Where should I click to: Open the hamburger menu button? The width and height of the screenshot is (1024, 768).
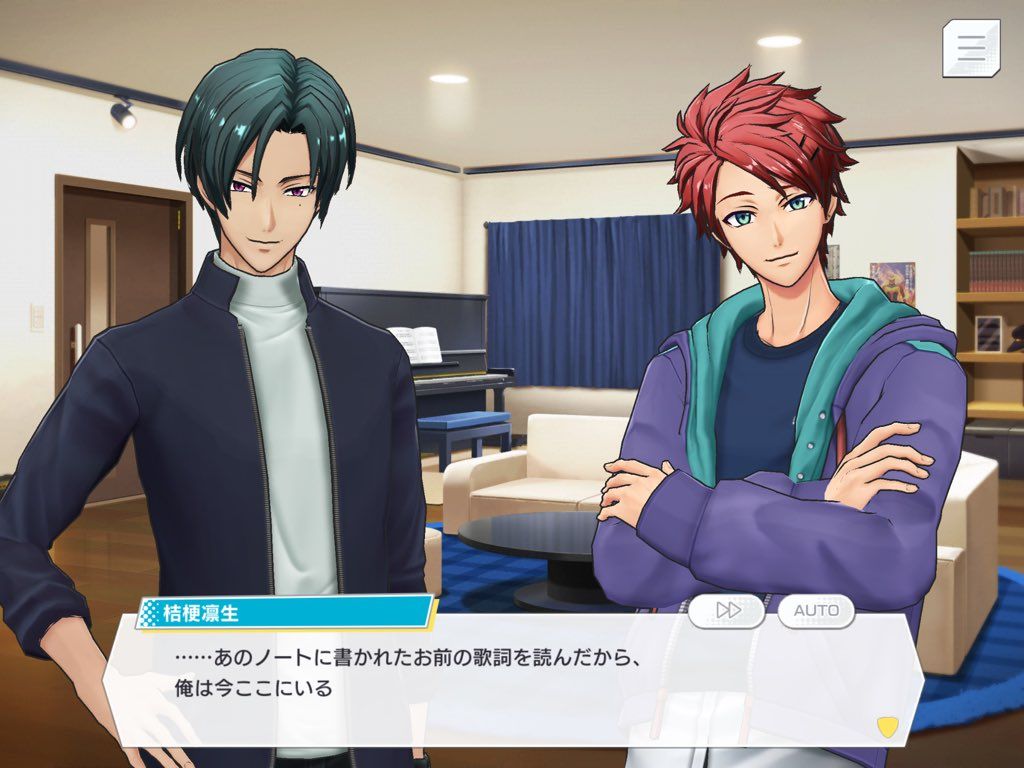[970, 47]
